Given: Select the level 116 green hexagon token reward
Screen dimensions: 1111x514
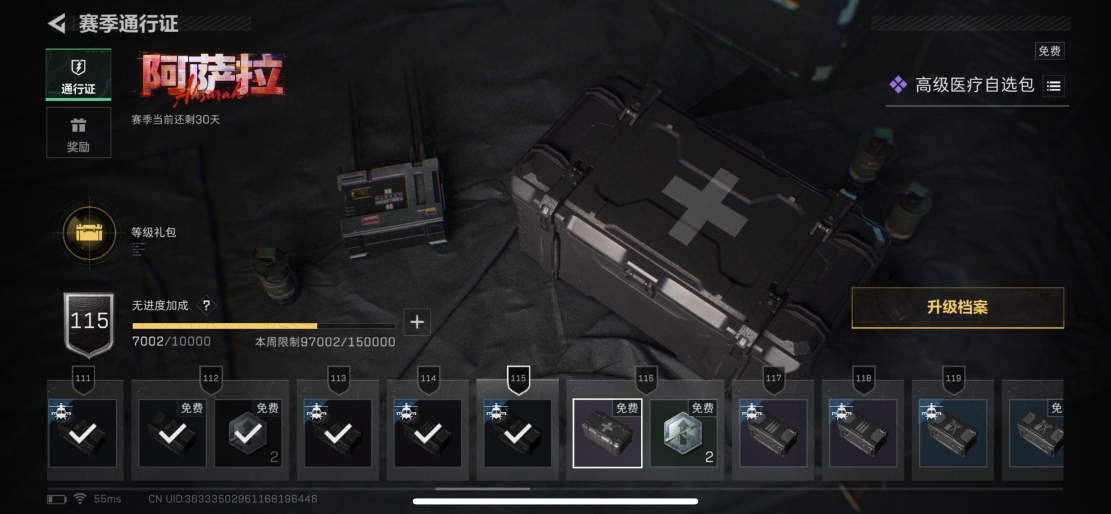Looking at the screenshot, I should click(x=683, y=434).
